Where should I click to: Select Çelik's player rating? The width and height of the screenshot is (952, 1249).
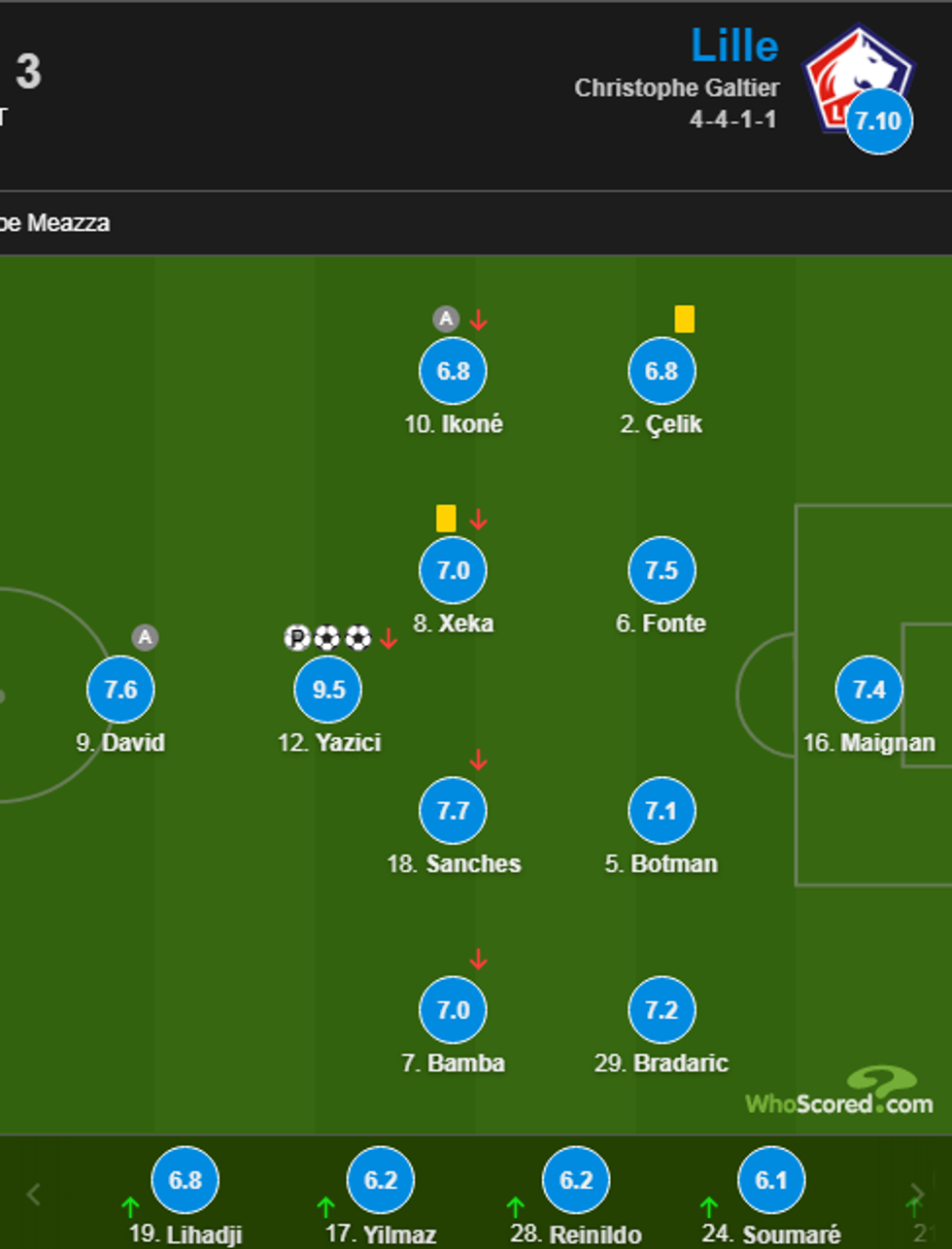pos(662,371)
